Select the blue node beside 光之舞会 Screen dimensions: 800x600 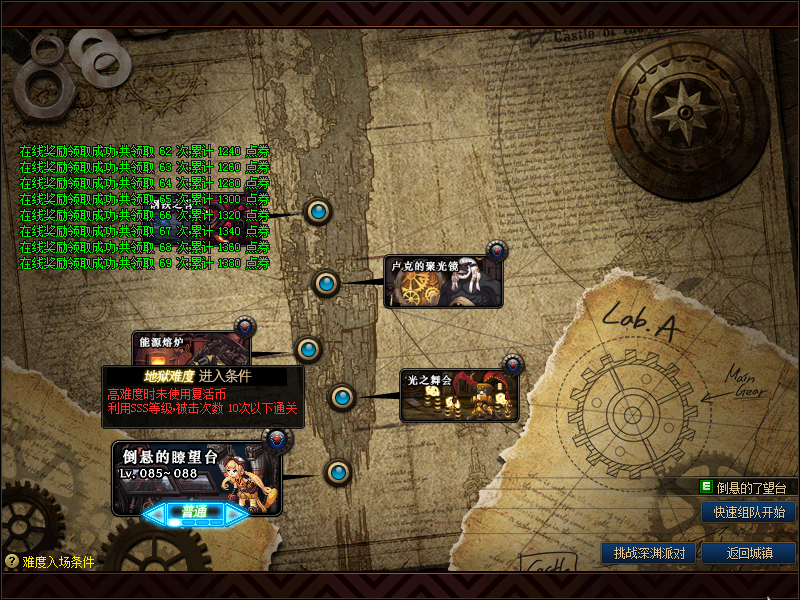click(342, 397)
